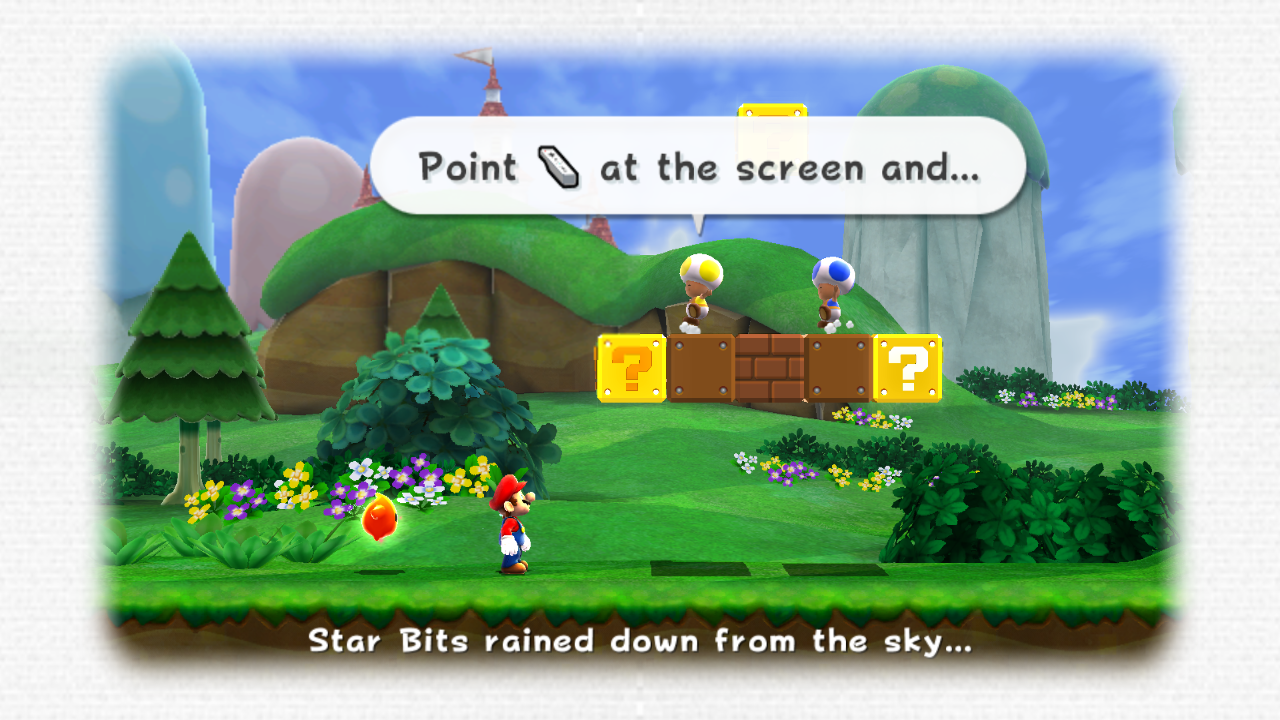Select the yellow Toad standing on the hill

tap(700, 290)
